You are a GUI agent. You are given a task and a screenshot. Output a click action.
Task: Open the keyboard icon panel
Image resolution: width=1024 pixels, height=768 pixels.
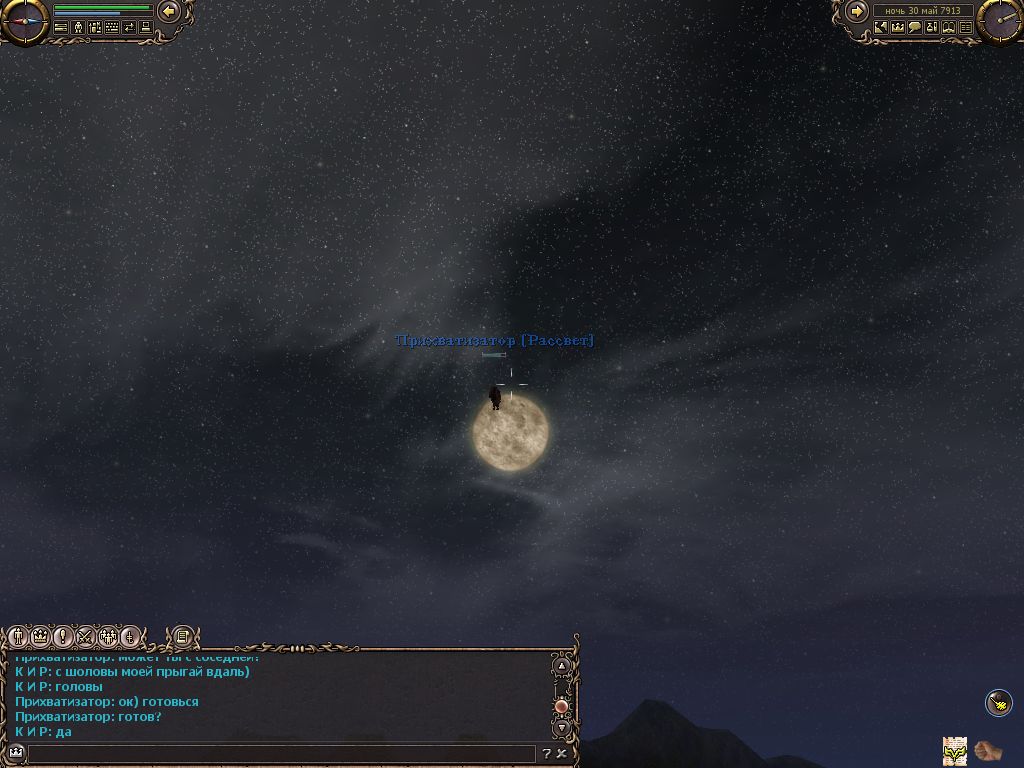[112, 28]
